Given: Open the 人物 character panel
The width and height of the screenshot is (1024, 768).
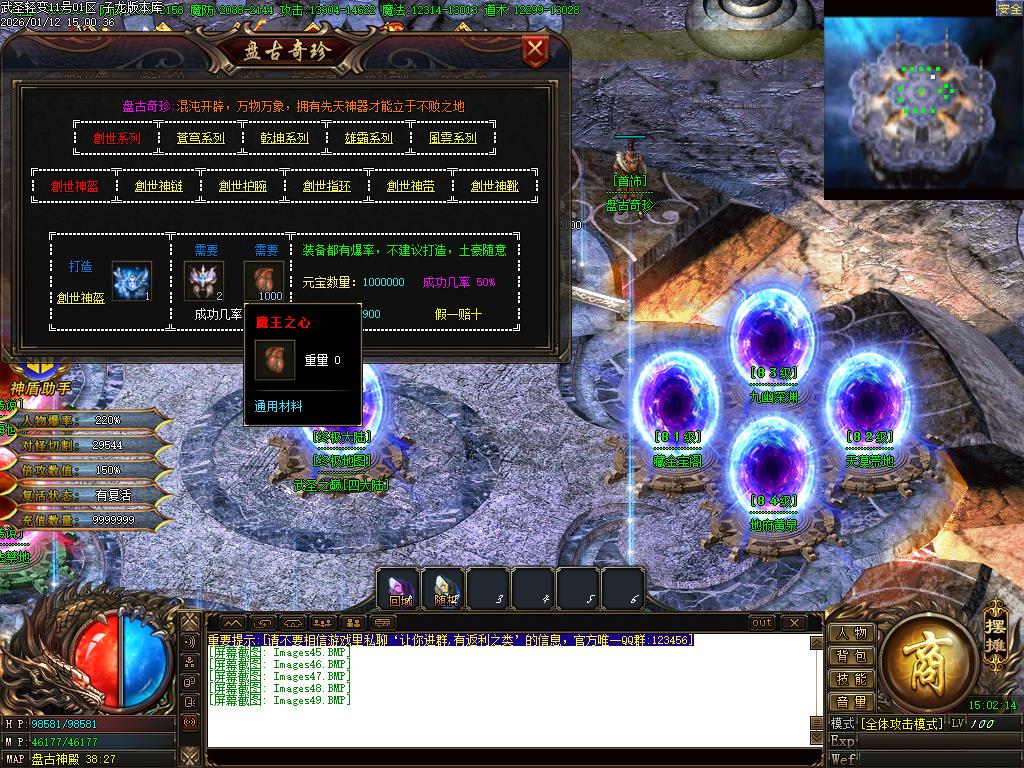Looking at the screenshot, I should (x=851, y=633).
